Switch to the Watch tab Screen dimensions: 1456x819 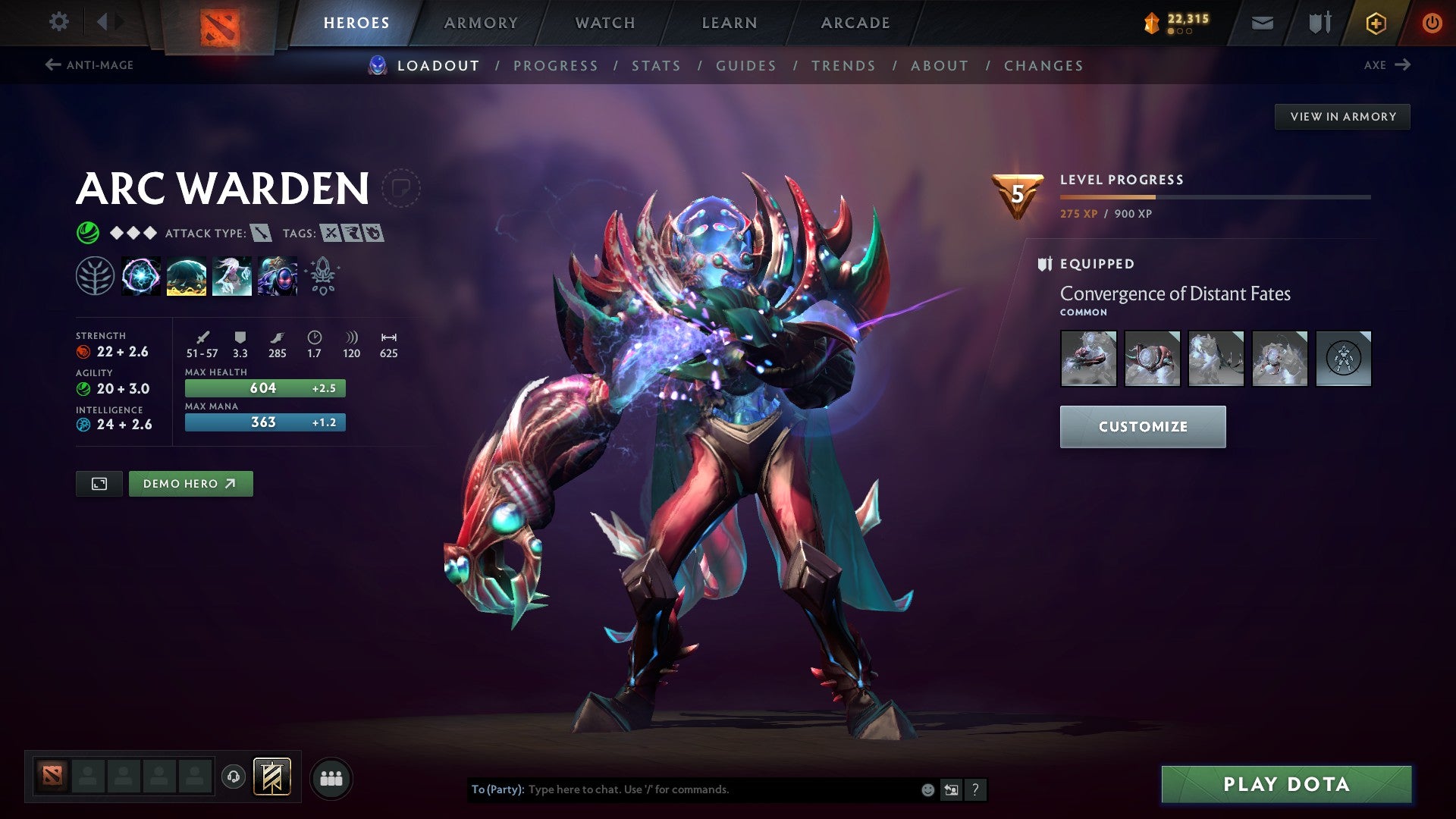[604, 22]
